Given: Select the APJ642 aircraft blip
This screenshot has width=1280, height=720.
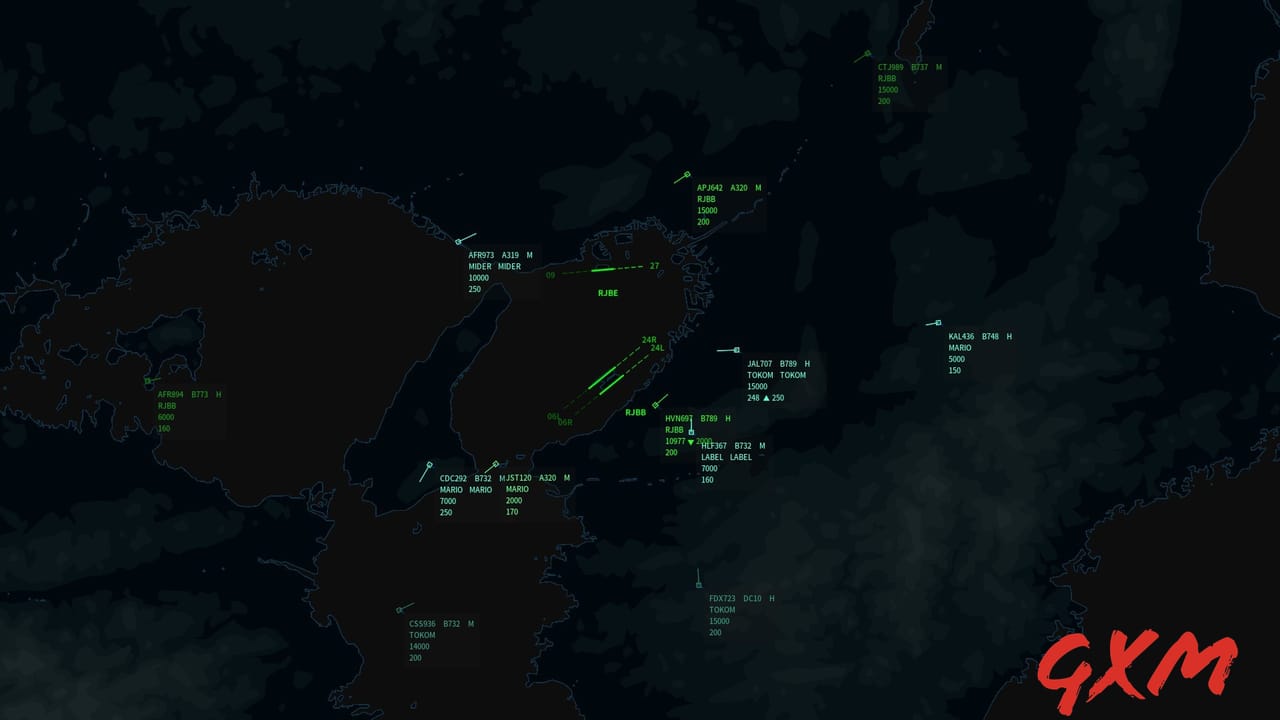Looking at the screenshot, I should coord(686,175).
